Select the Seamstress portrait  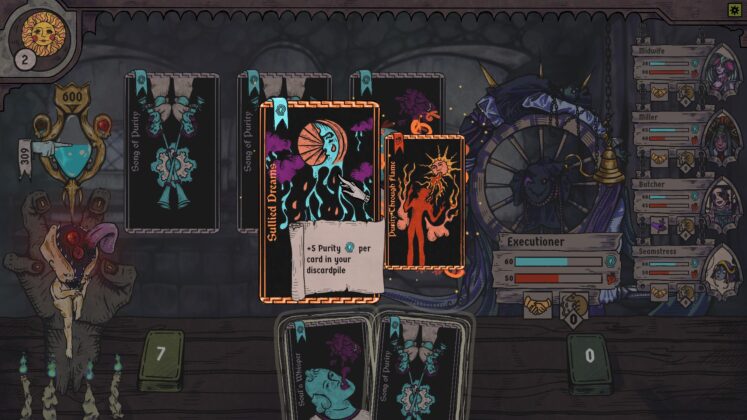tap(719, 270)
